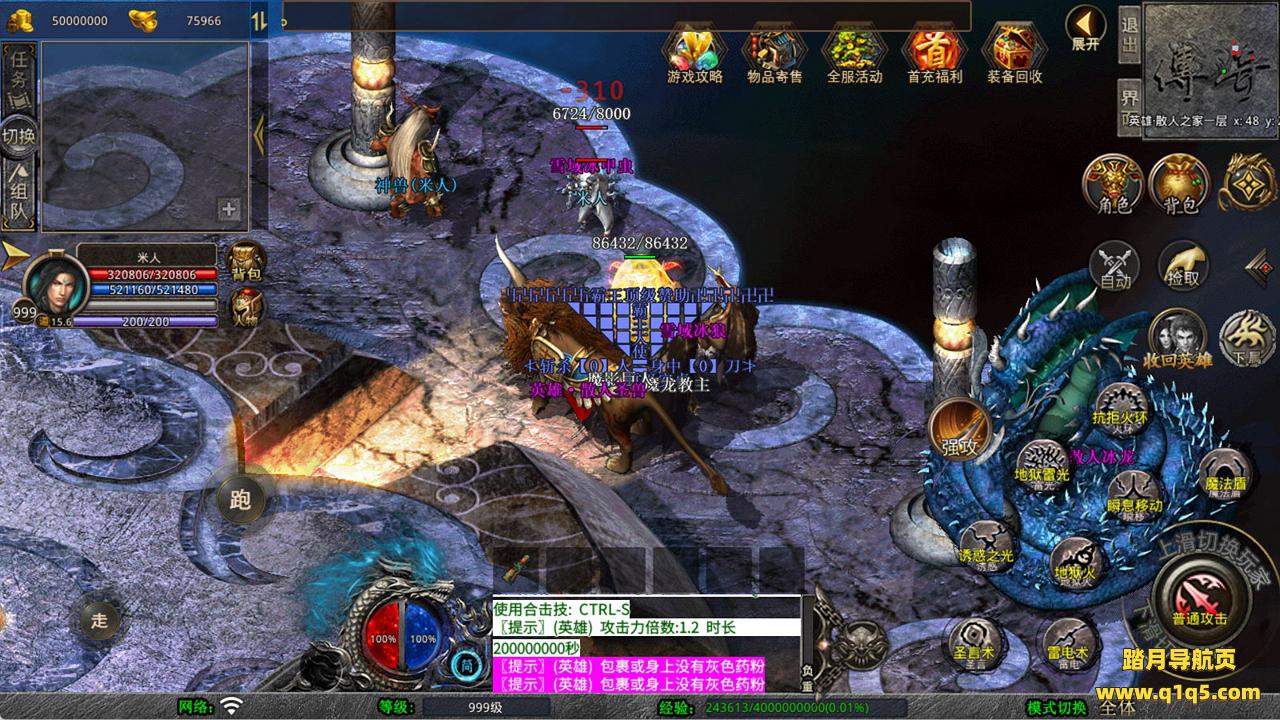Select the 任务 quest tab
1280x720 pixels.
(x=19, y=71)
